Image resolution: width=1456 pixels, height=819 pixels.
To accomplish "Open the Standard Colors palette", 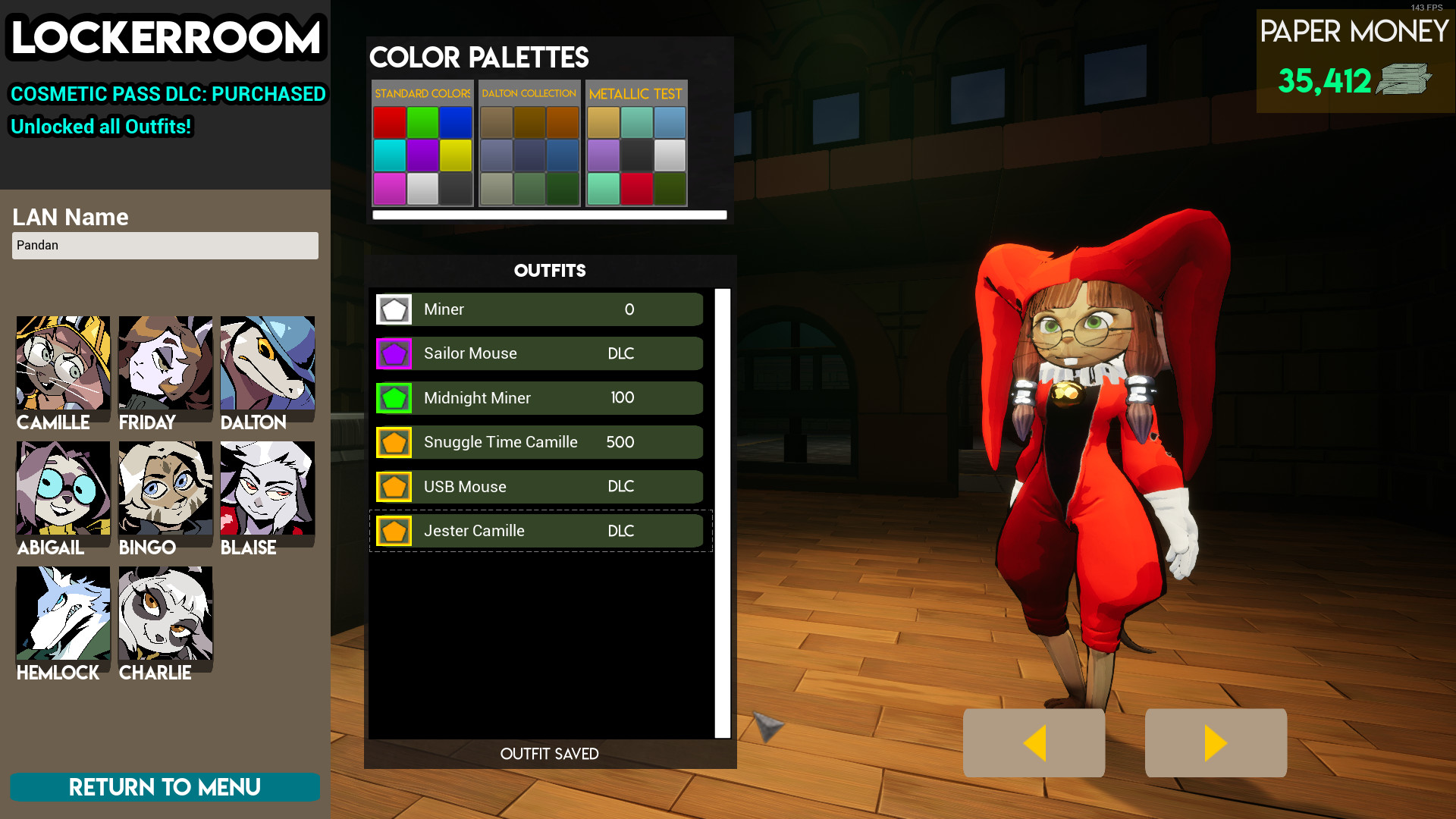I will [x=422, y=93].
